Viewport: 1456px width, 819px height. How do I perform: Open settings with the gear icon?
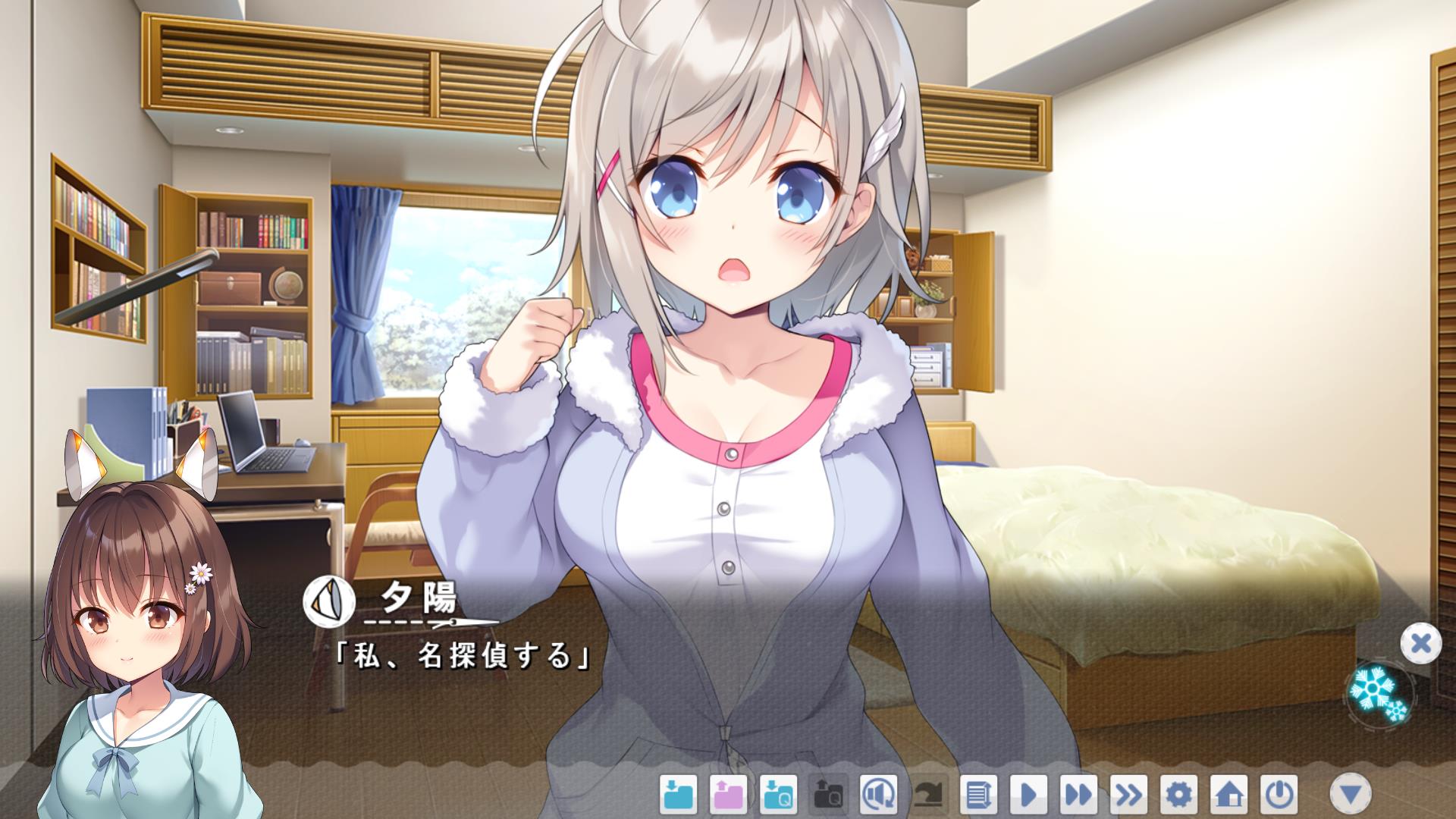click(x=1178, y=795)
